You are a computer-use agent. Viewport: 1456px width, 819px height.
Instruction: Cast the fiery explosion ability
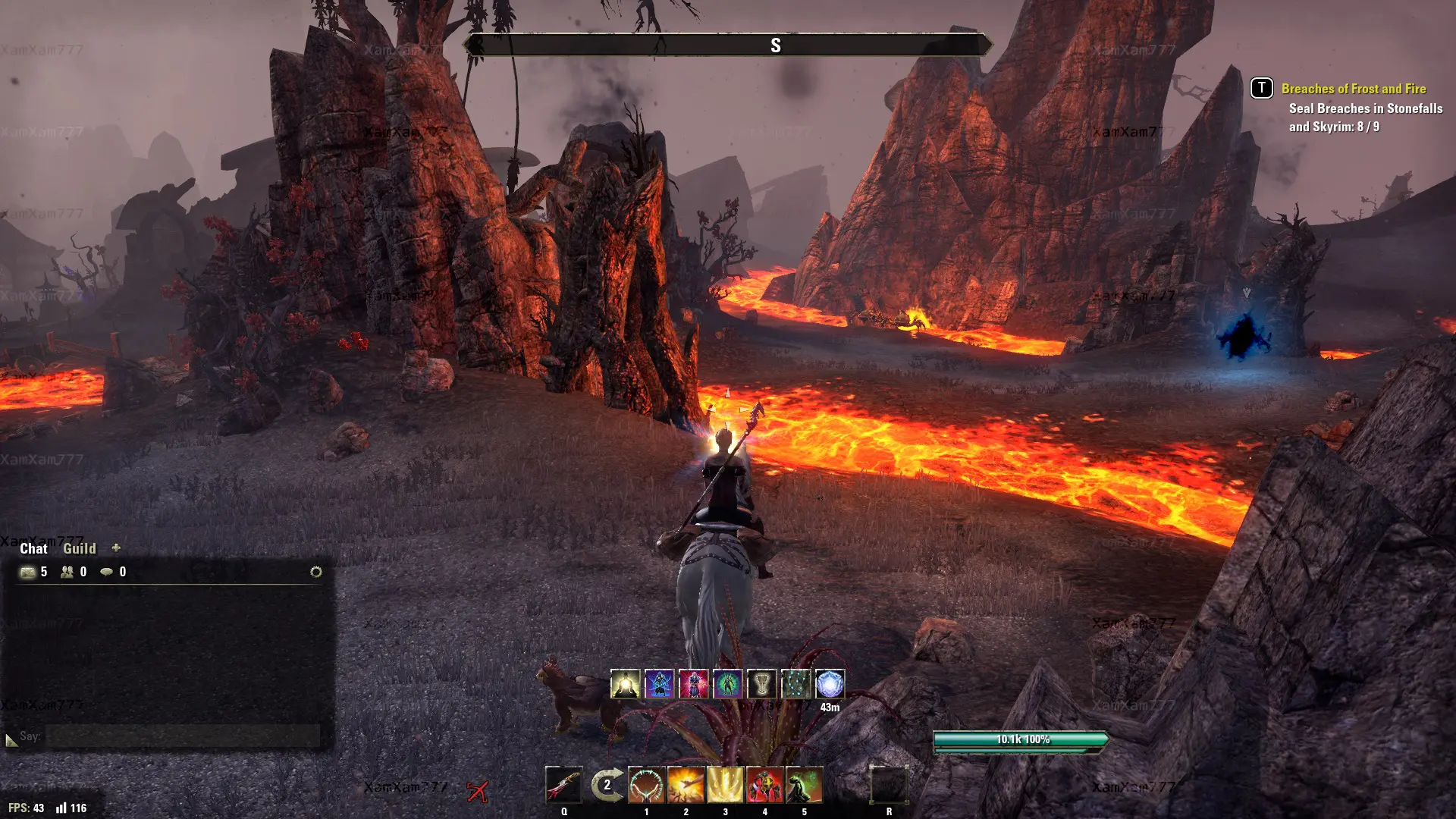click(686, 785)
